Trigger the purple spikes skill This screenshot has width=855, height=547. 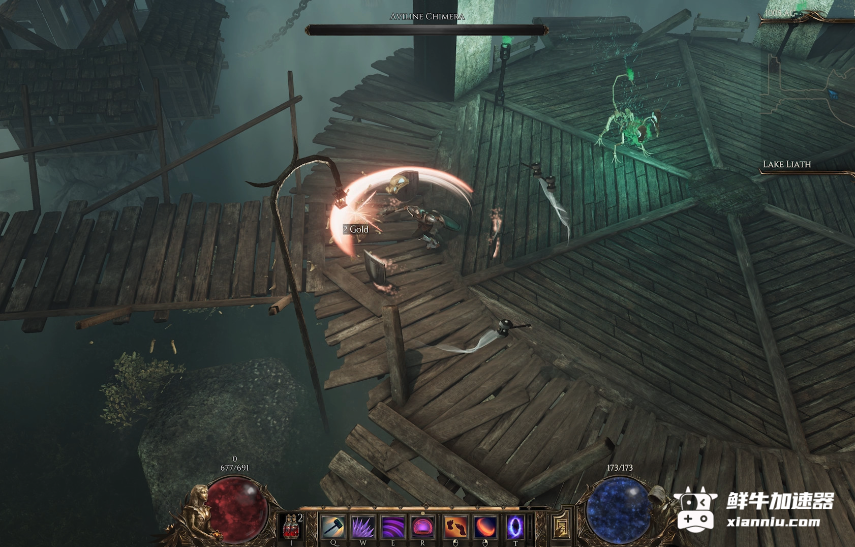pos(364,525)
